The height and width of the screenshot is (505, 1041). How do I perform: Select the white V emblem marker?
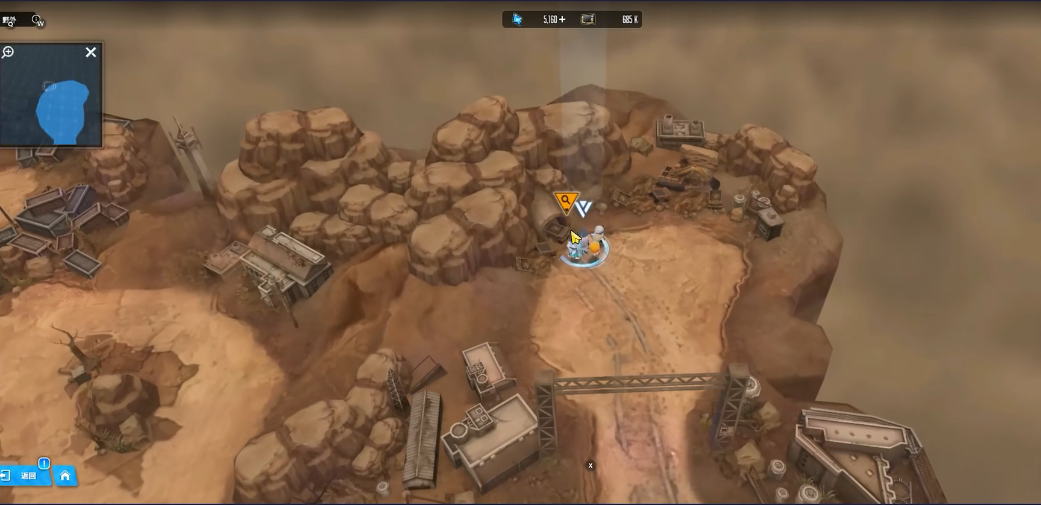[x=584, y=208]
